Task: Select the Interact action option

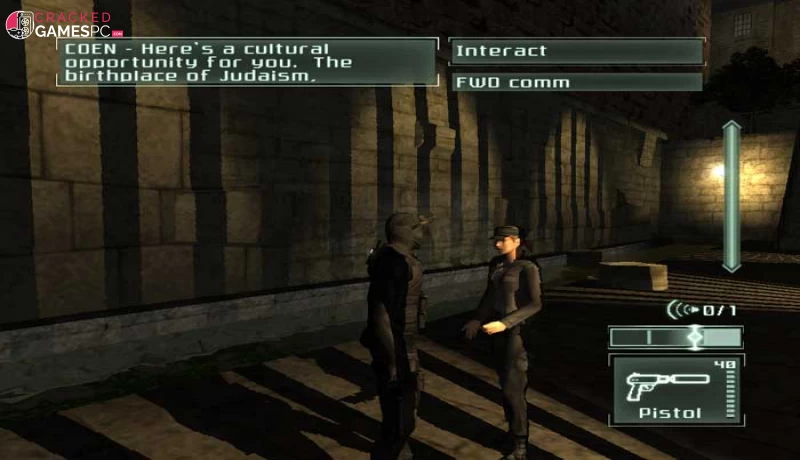Action: [x=576, y=52]
